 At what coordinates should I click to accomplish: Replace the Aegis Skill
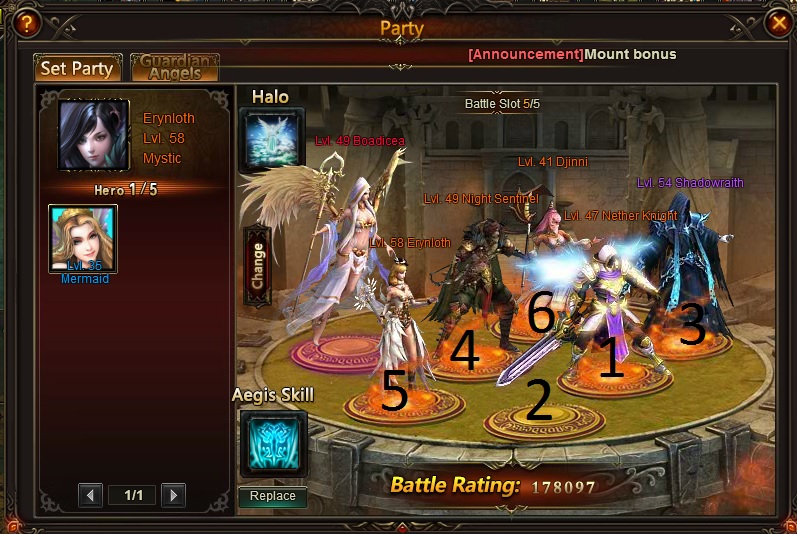[273, 496]
